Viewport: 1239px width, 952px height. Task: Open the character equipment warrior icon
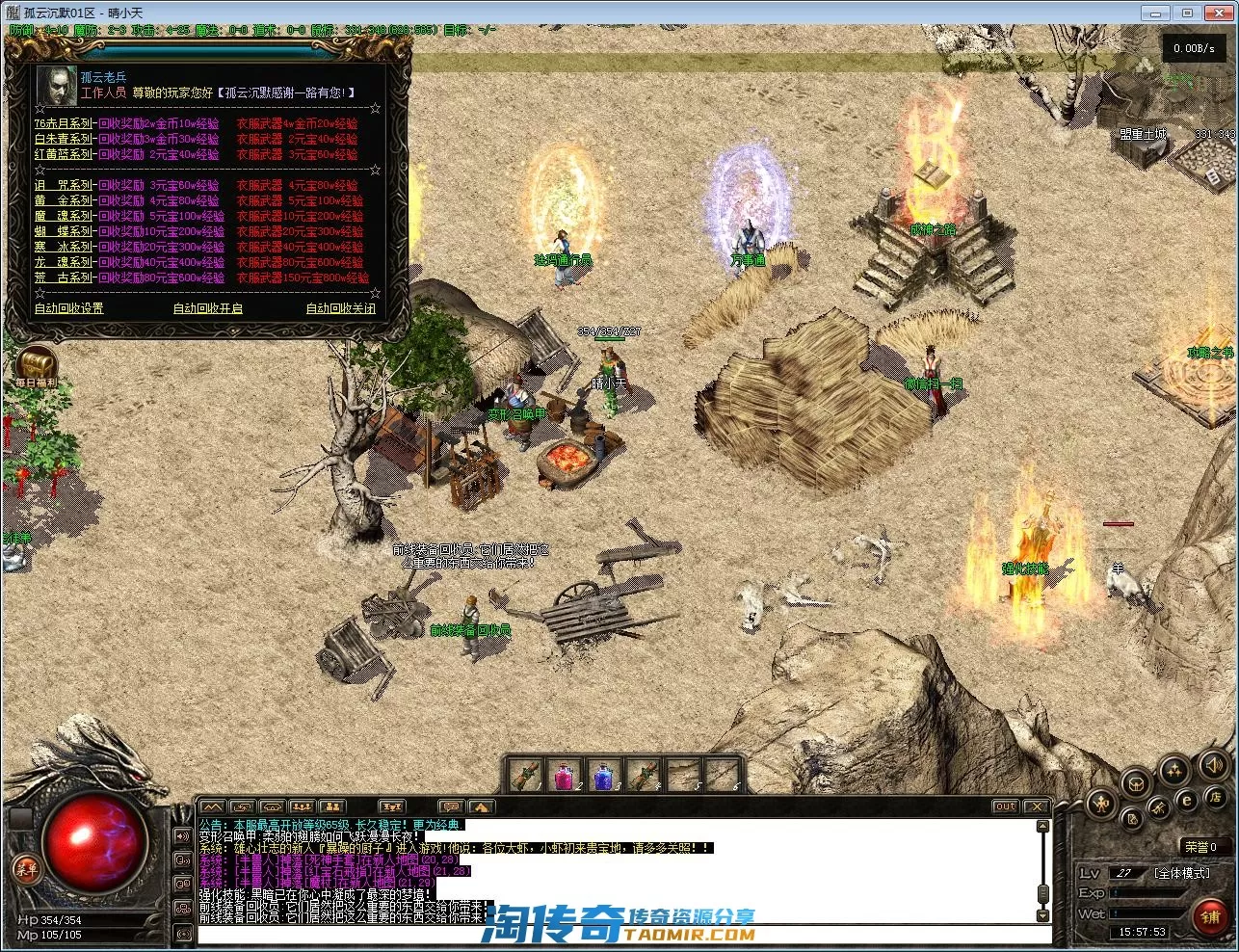(1102, 803)
